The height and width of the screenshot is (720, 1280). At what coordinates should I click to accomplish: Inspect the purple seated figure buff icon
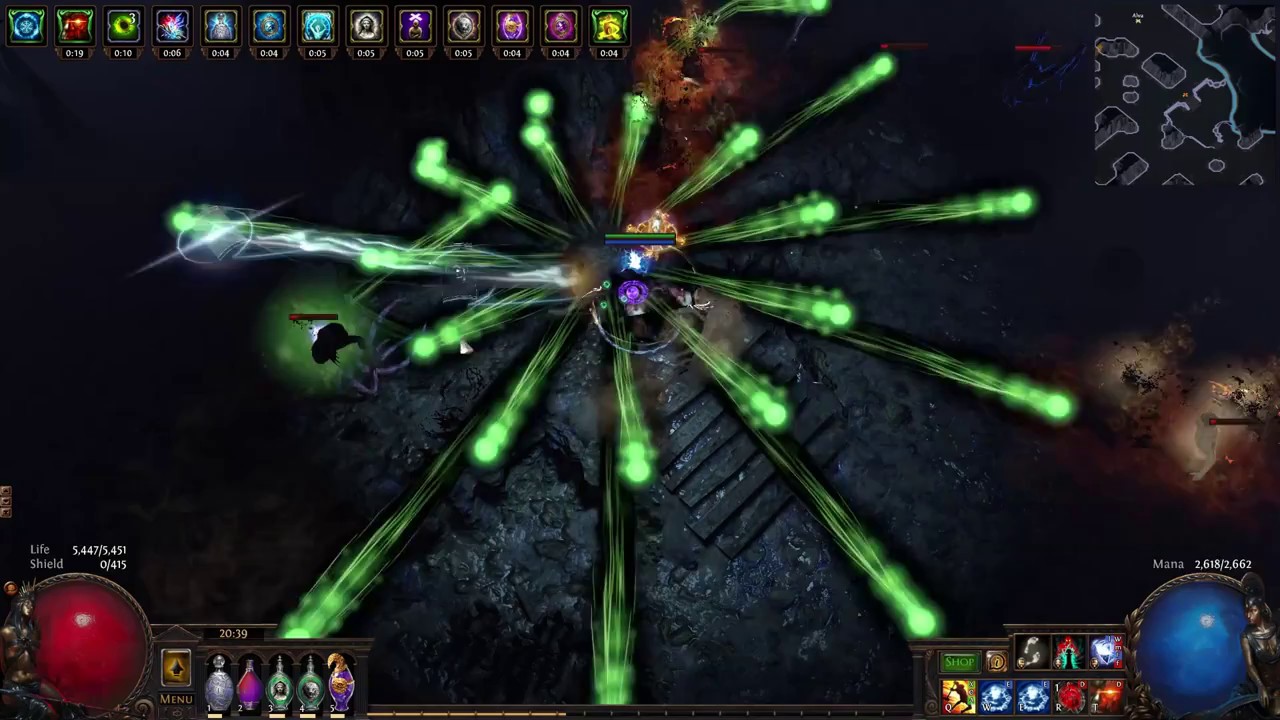point(414,27)
